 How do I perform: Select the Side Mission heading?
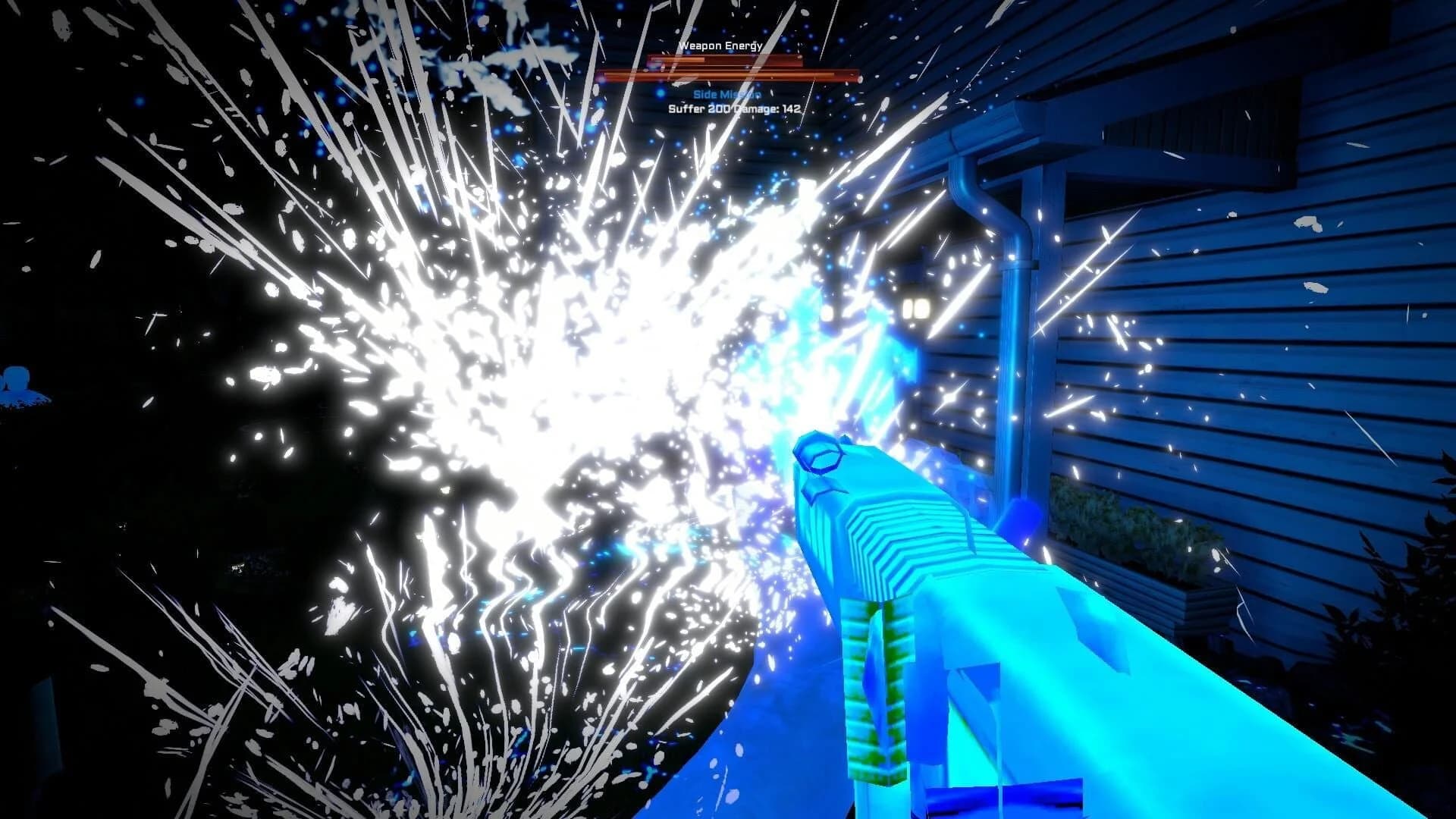tap(726, 95)
